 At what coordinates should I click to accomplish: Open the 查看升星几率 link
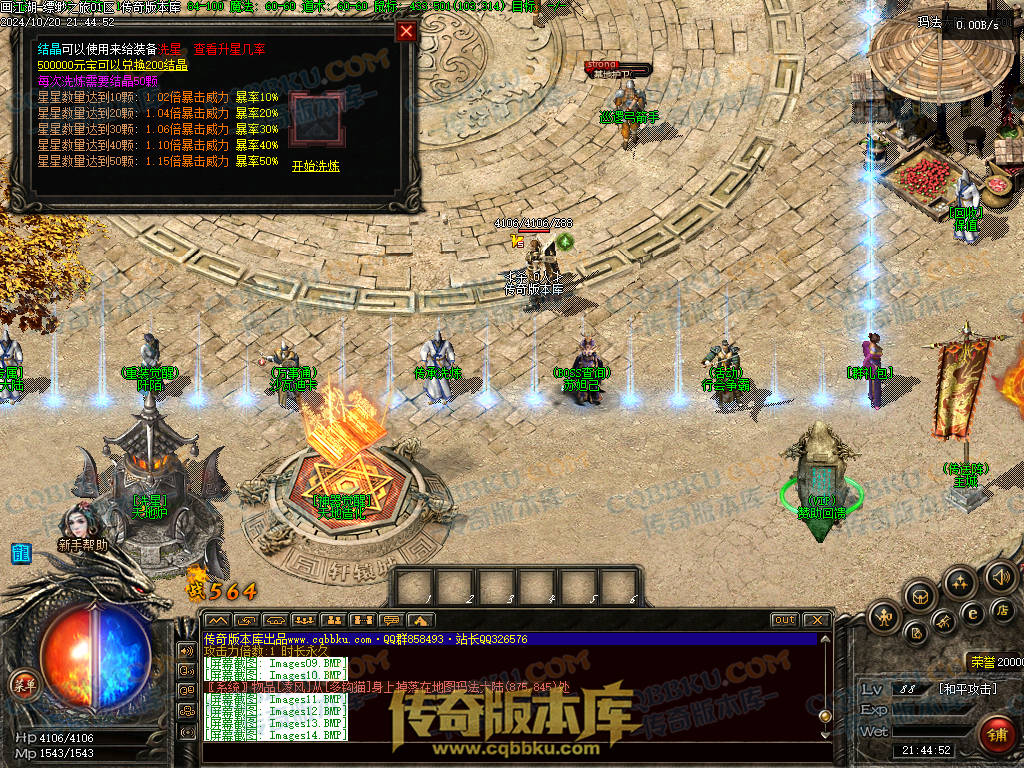click(231, 49)
